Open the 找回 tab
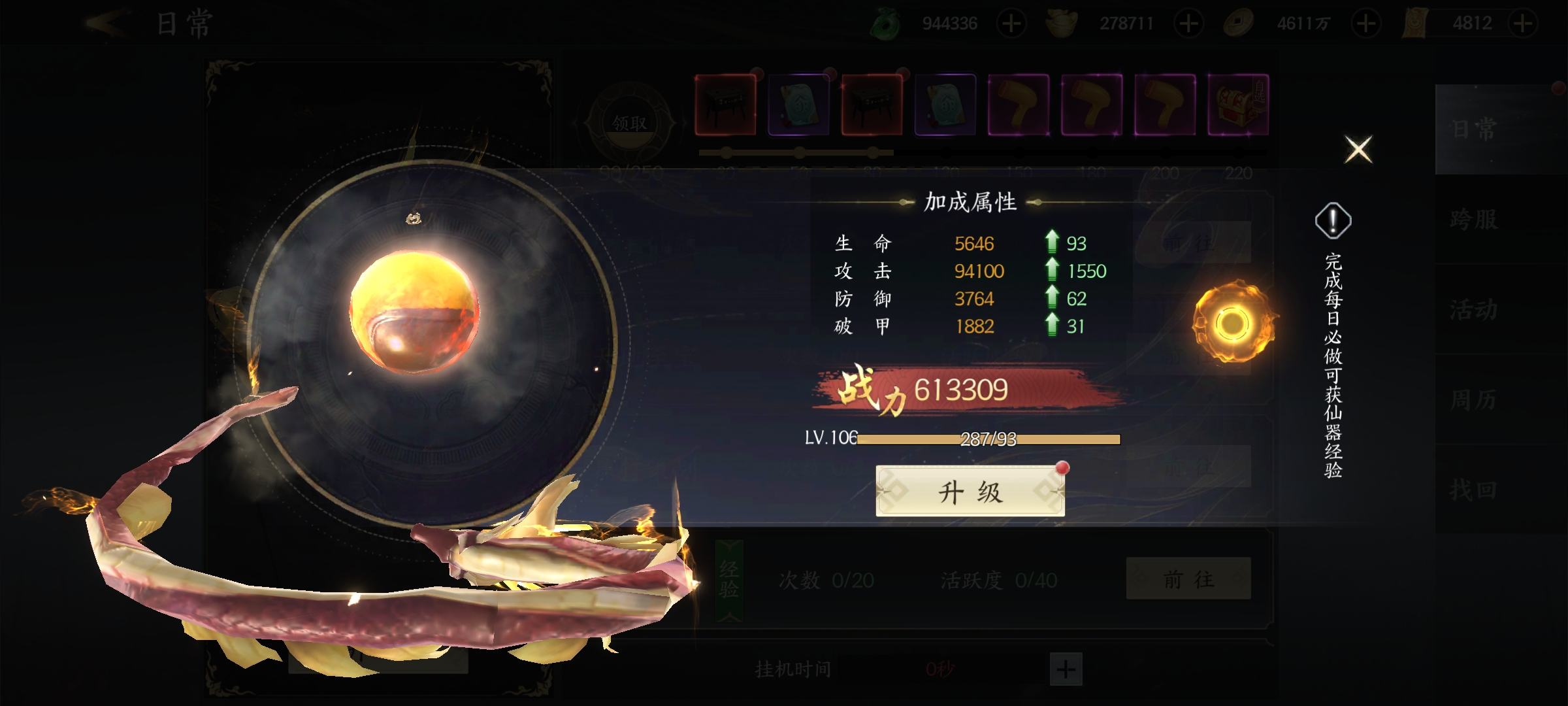The image size is (1568, 706). pos(1475,490)
